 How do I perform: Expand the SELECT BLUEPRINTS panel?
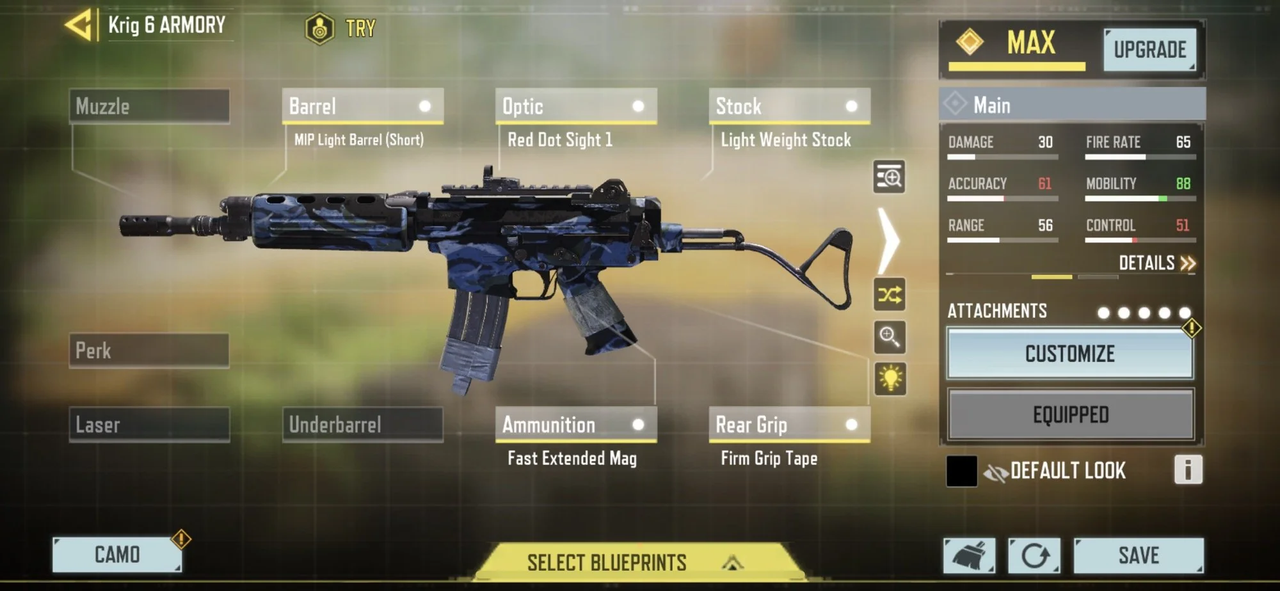click(x=638, y=562)
